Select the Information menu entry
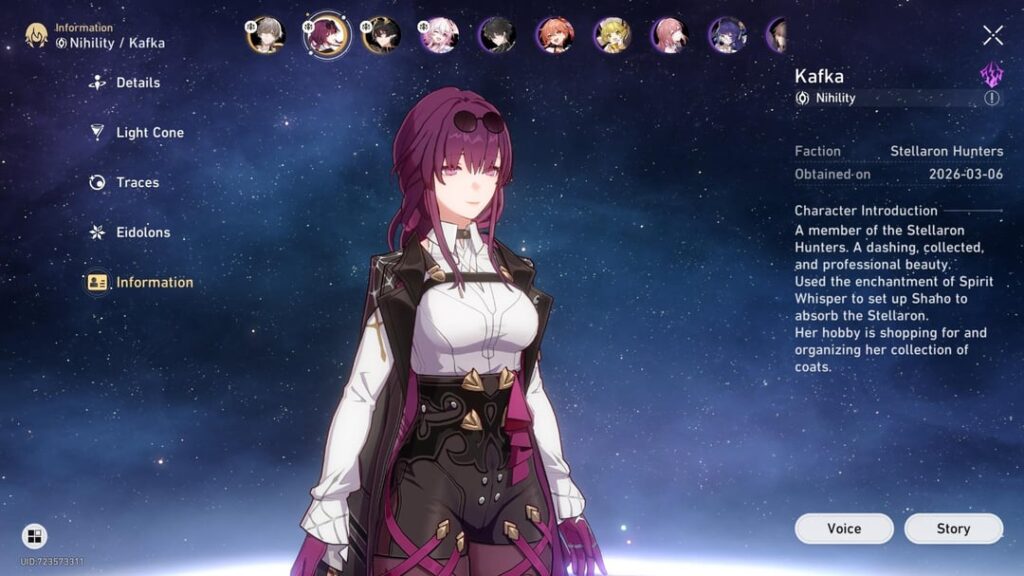Viewport: 1024px width, 576px height. click(154, 283)
